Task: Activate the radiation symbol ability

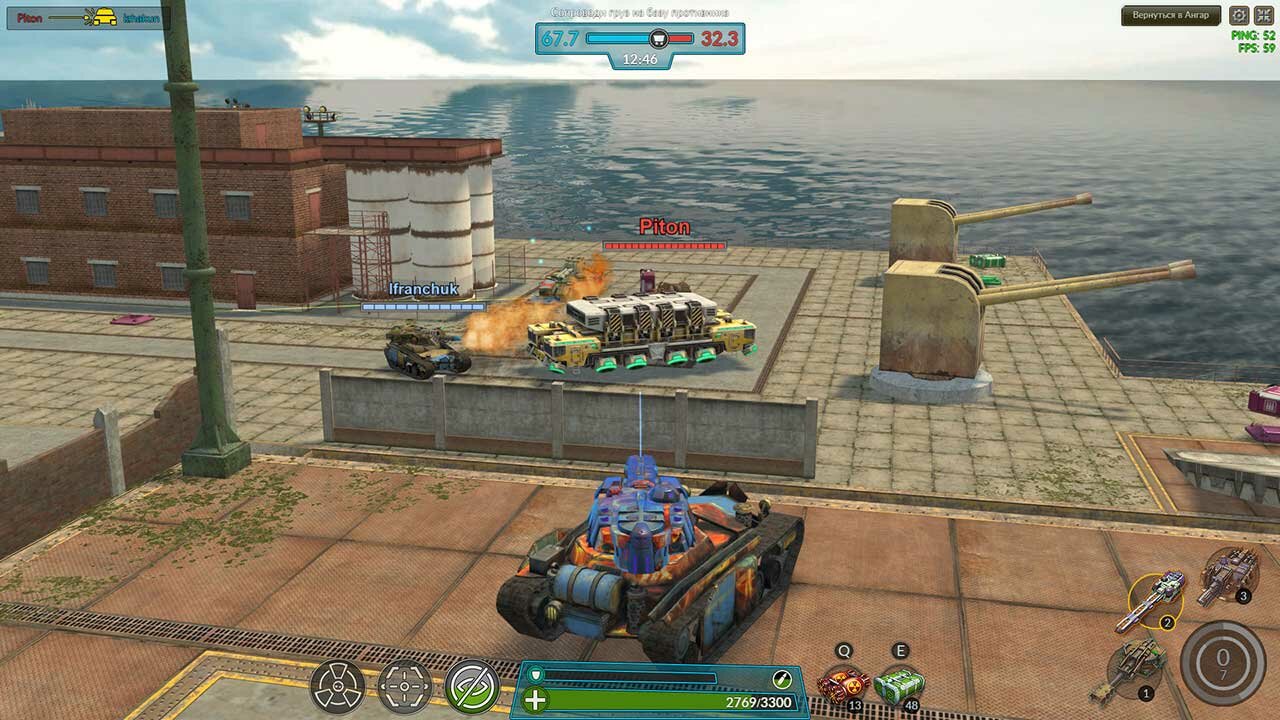Action: coord(337,686)
